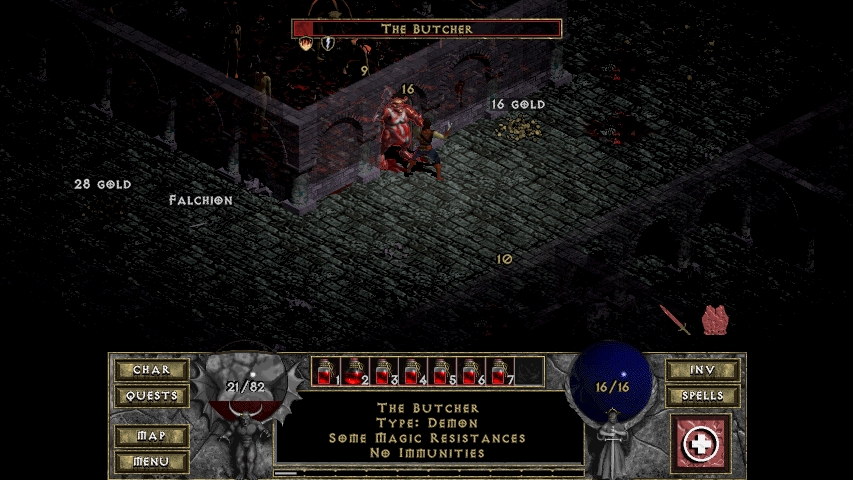
Task: Use the last potion, numbered 7
Action: [500, 371]
